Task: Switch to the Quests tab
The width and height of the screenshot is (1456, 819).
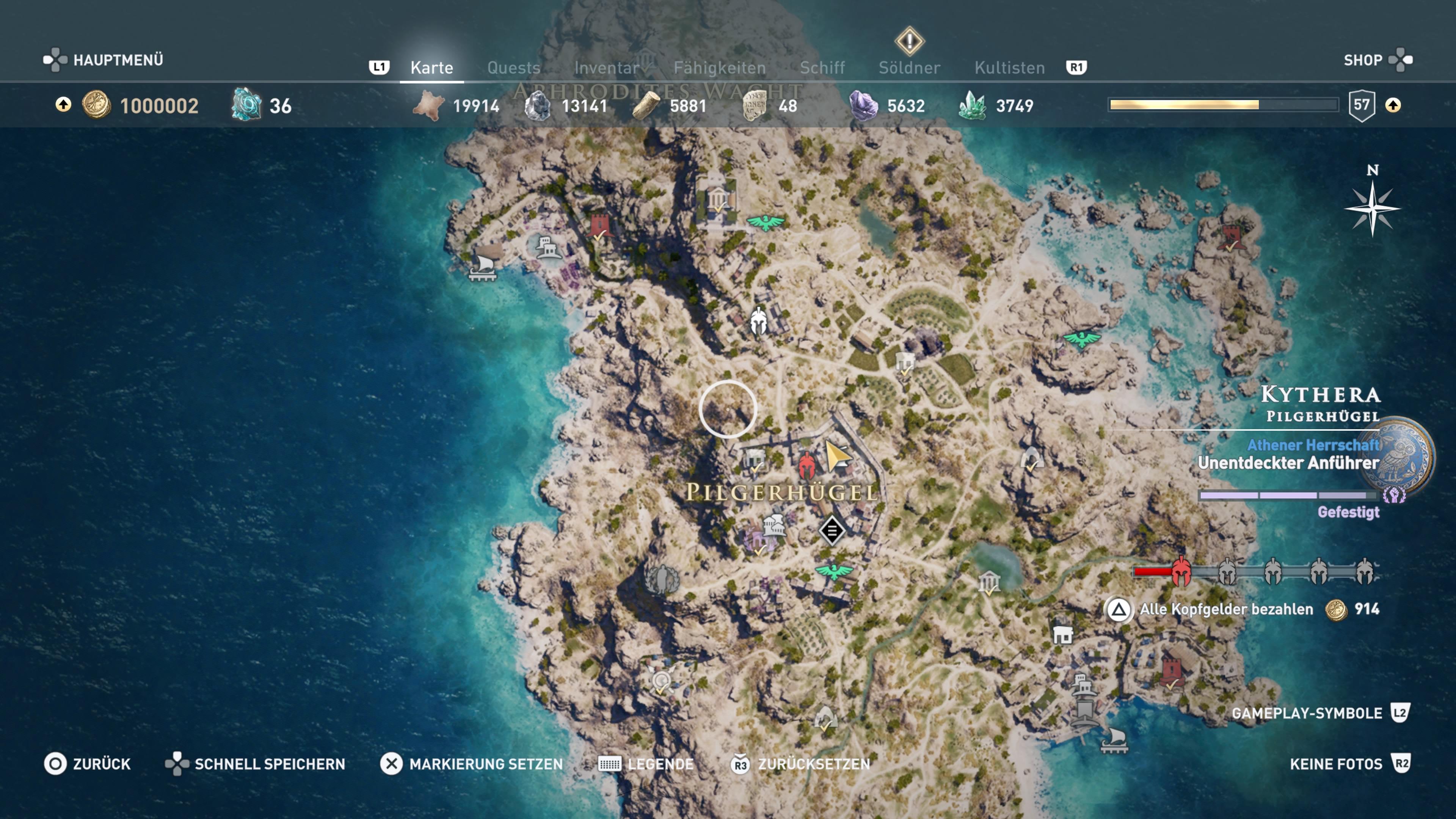Action: [x=513, y=68]
